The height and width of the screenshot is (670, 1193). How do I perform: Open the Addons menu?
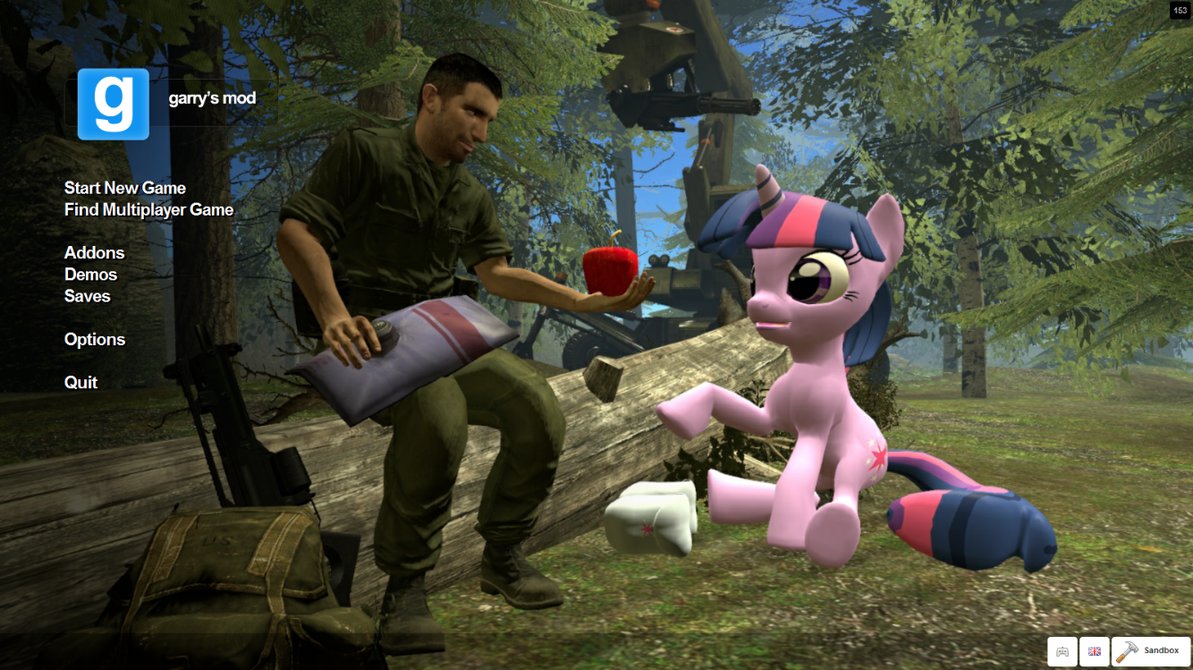tap(94, 253)
